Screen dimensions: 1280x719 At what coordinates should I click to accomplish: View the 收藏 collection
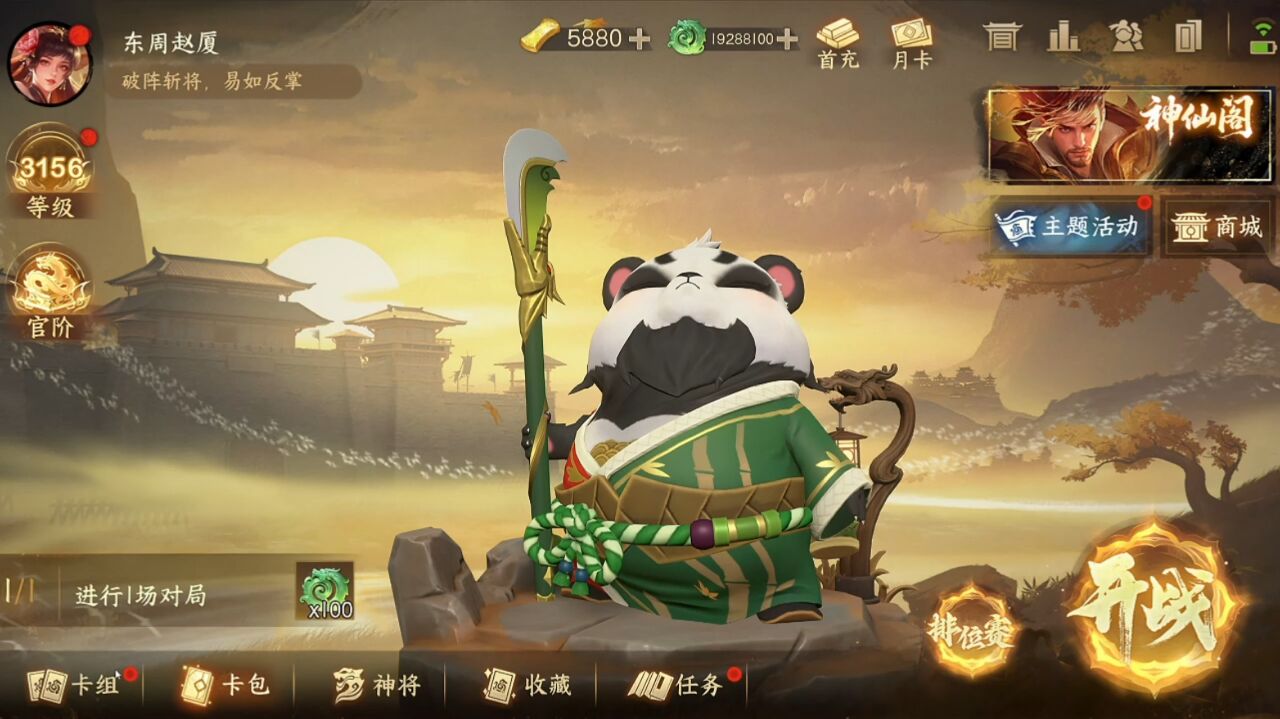point(528,685)
